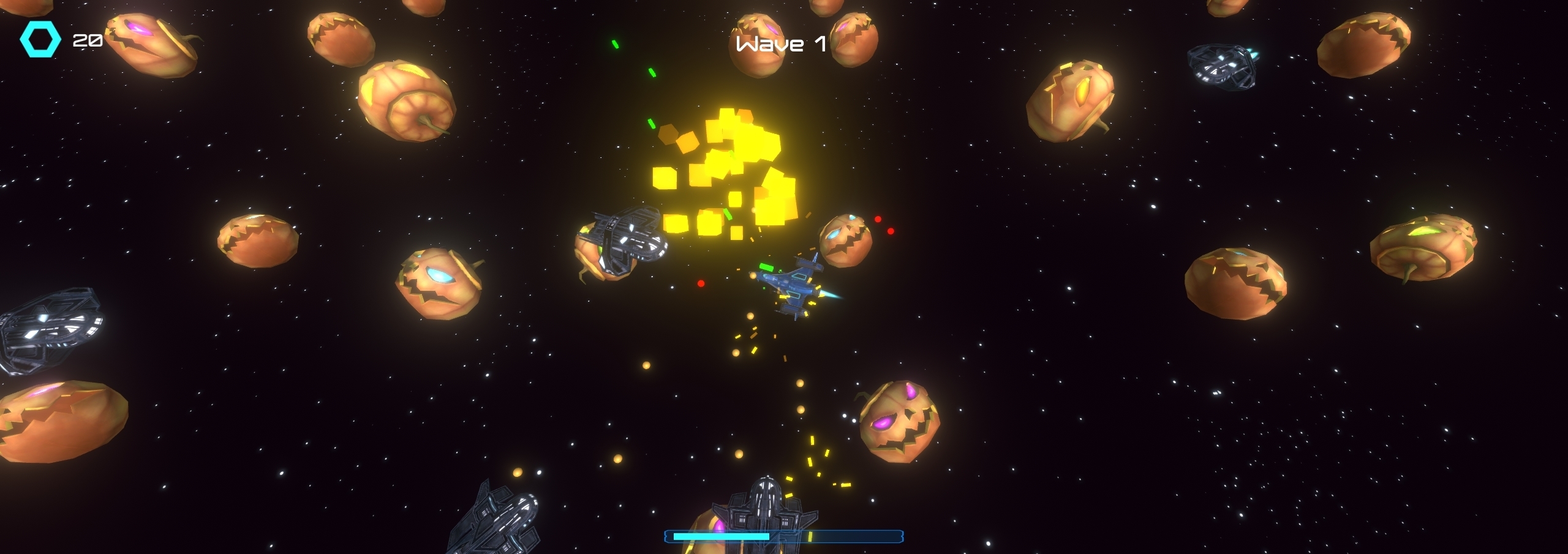Click the Wave 1 title text
The height and width of the screenshot is (554, 1568).
(779, 44)
